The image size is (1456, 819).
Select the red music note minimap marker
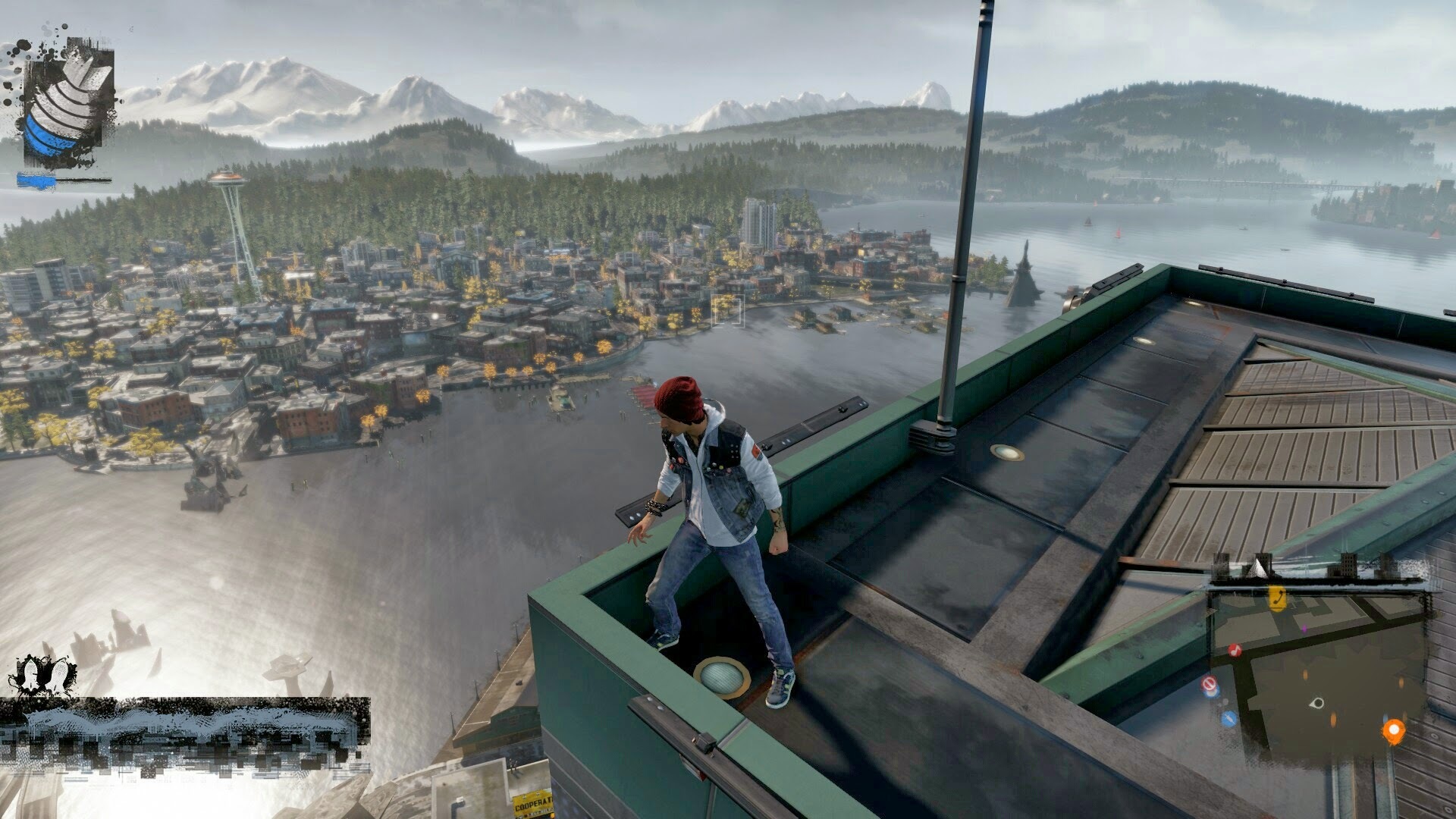tap(1234, 651)
